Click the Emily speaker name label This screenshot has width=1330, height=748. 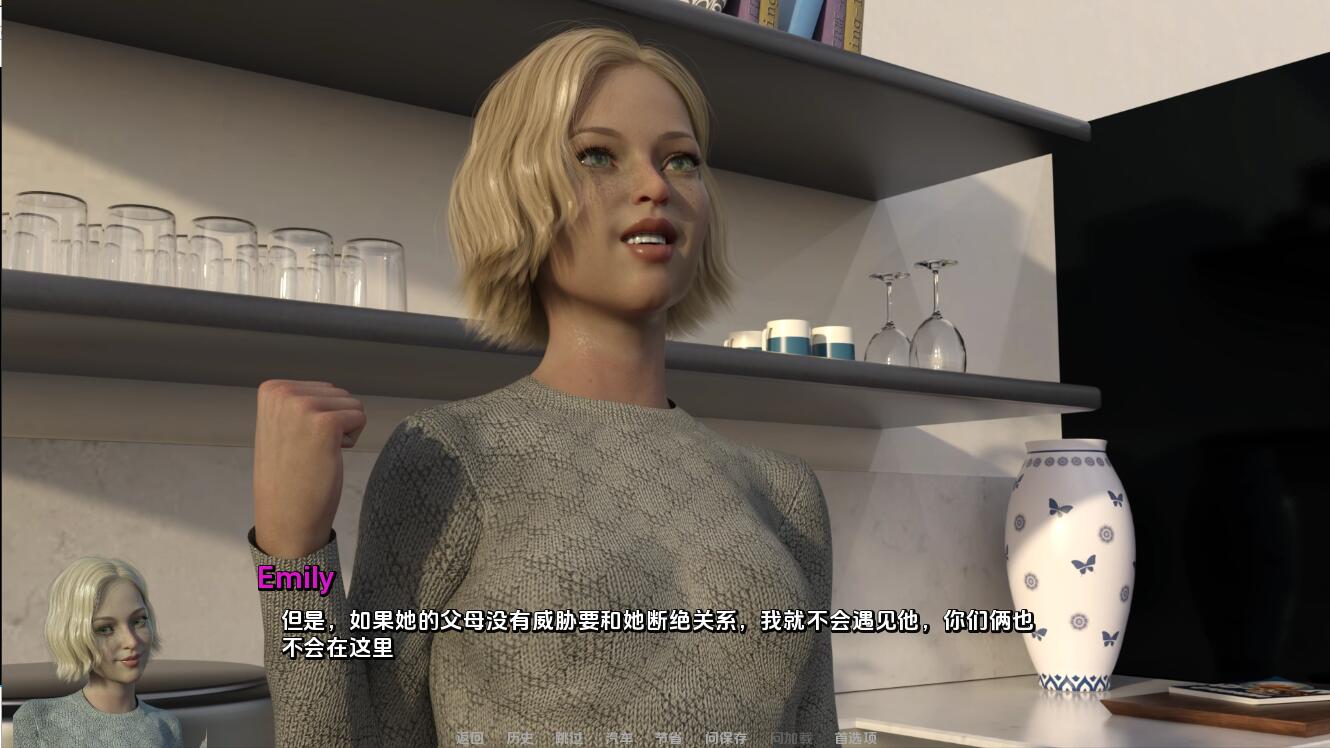[295, 578]
